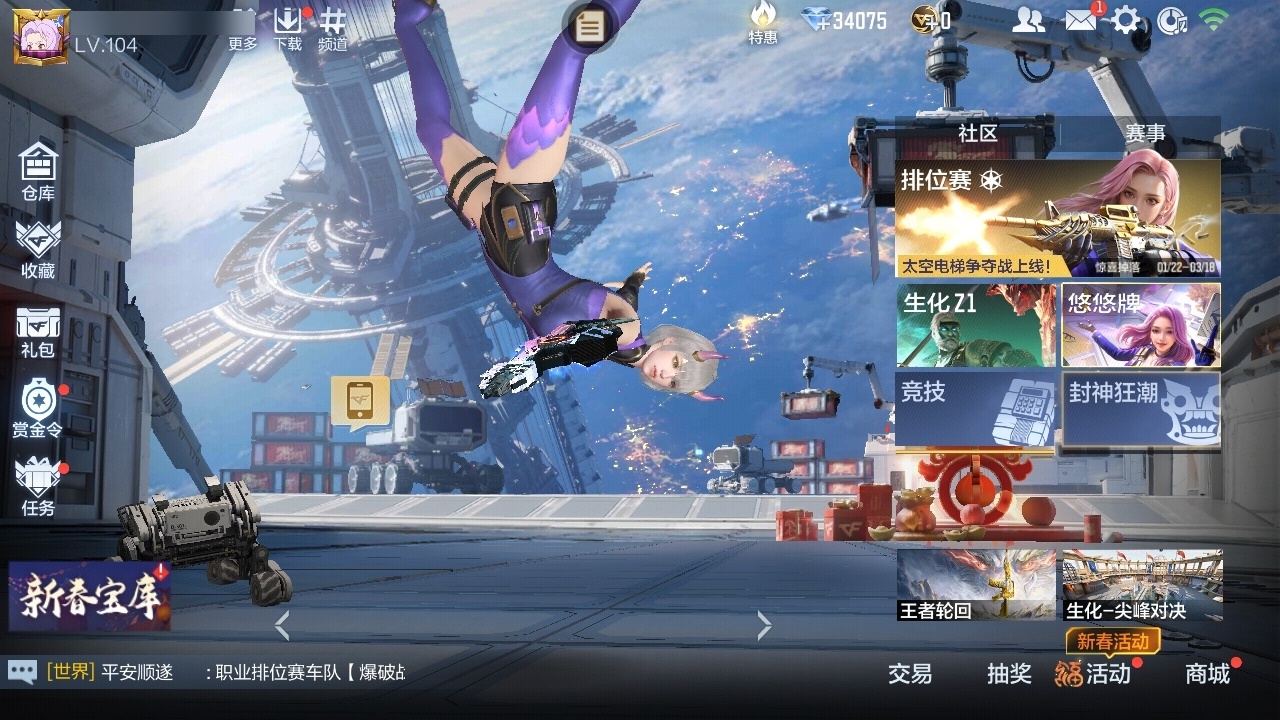
Task: Open the 交易 trade menu
Action: pyautogui.click(x=910, y=674)
